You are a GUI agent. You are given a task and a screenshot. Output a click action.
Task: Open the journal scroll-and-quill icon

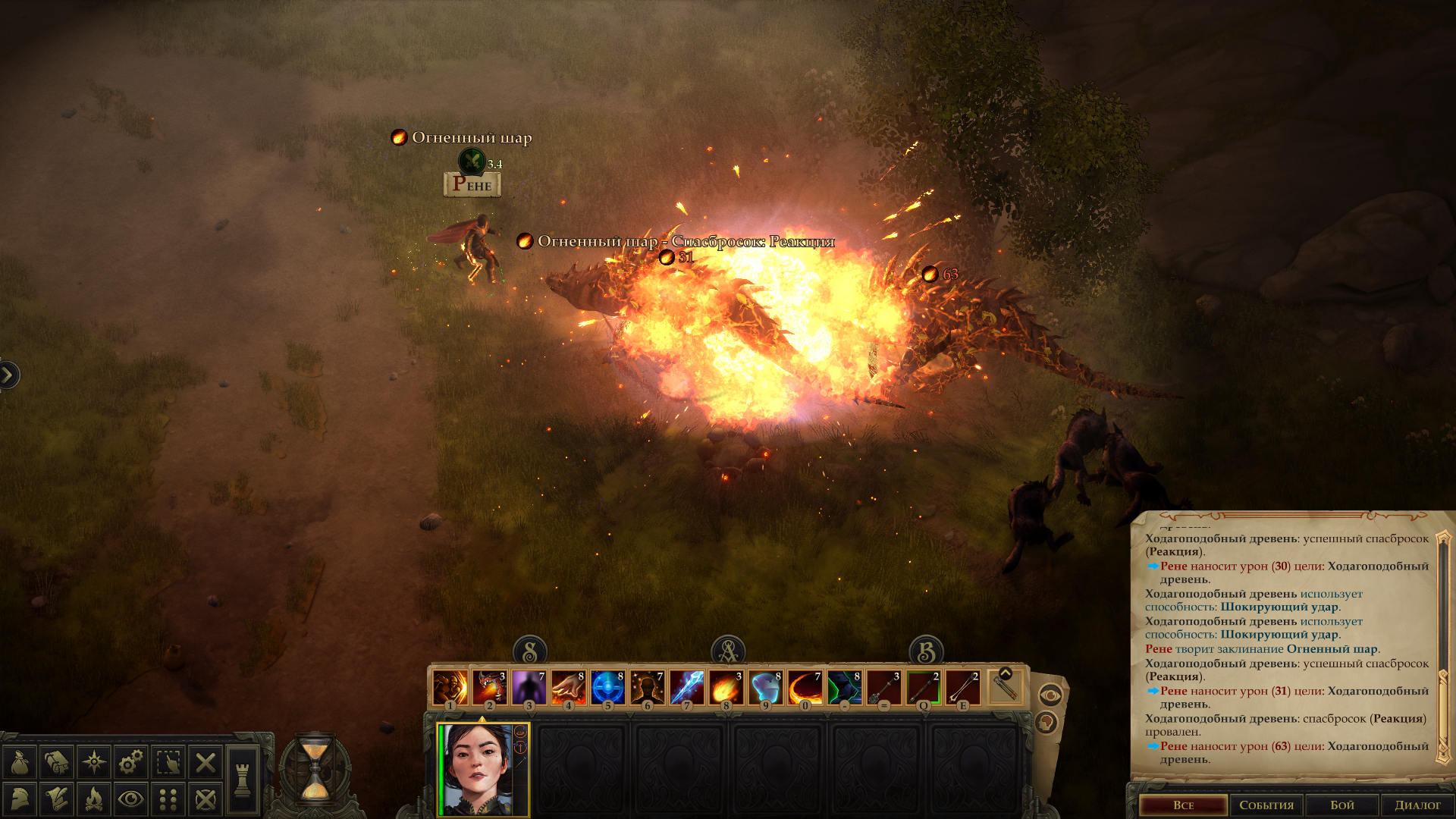(57, 799)
